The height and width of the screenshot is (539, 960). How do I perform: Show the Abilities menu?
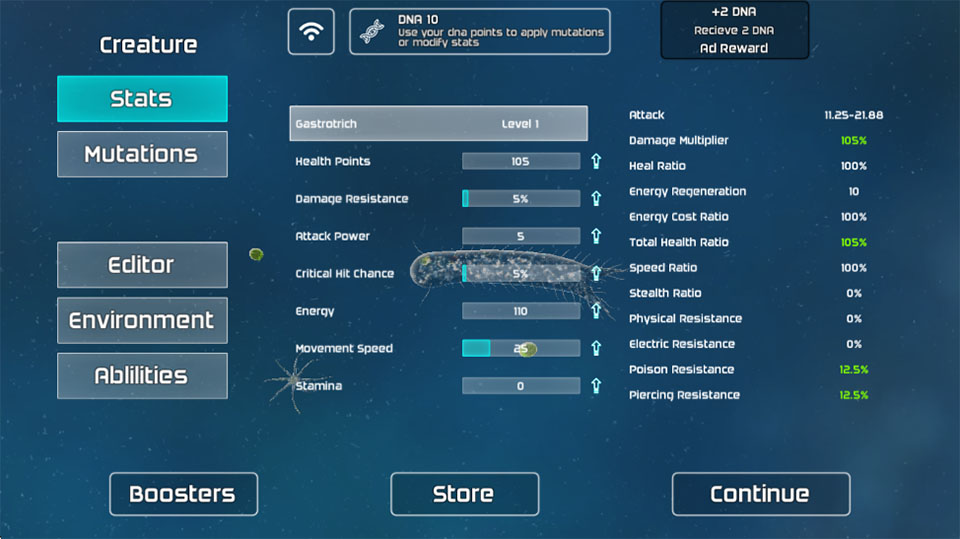(x=142, y=376)
